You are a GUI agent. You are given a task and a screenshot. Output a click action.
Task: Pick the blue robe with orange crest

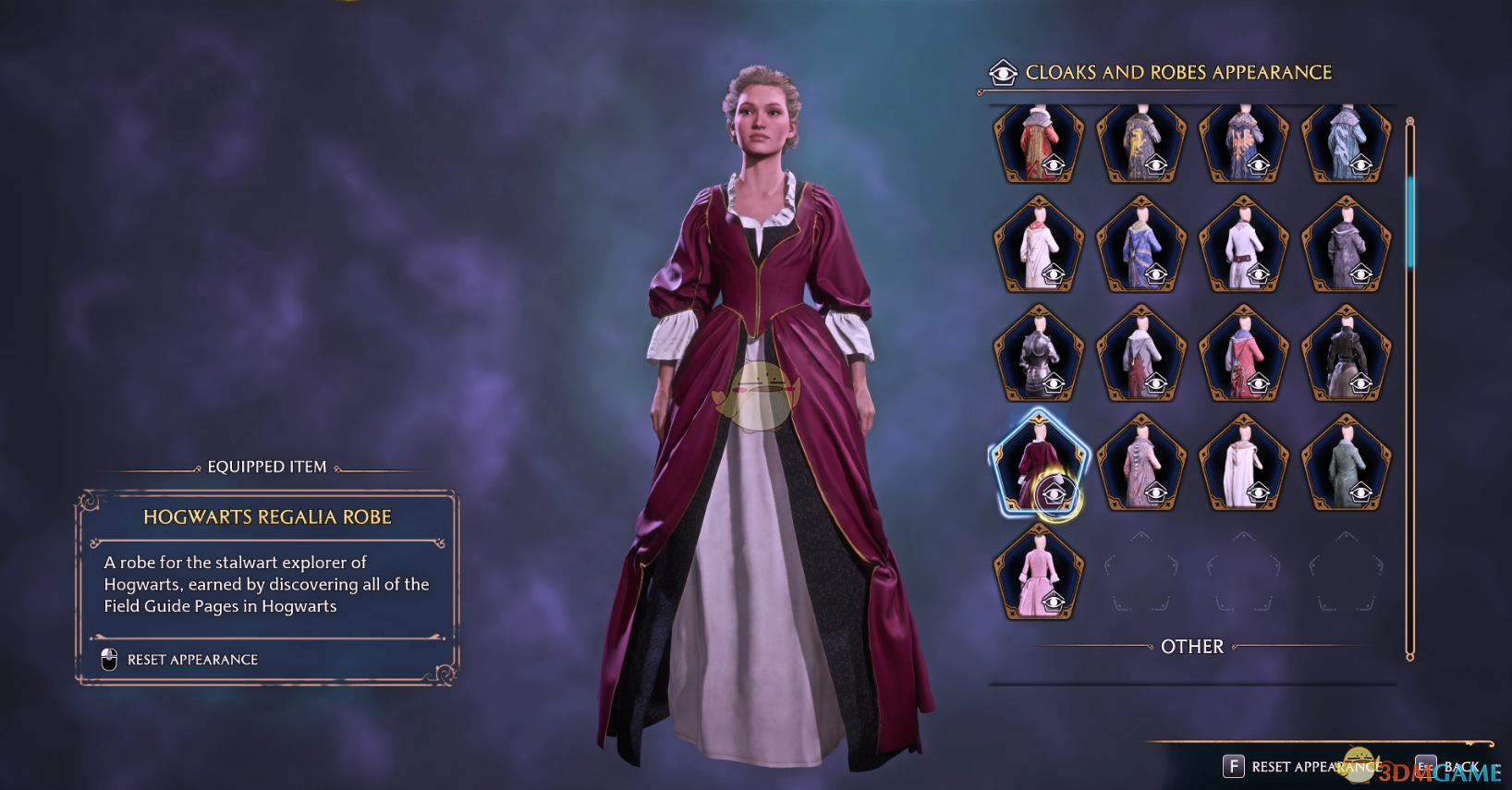(x=1244, y=143)
